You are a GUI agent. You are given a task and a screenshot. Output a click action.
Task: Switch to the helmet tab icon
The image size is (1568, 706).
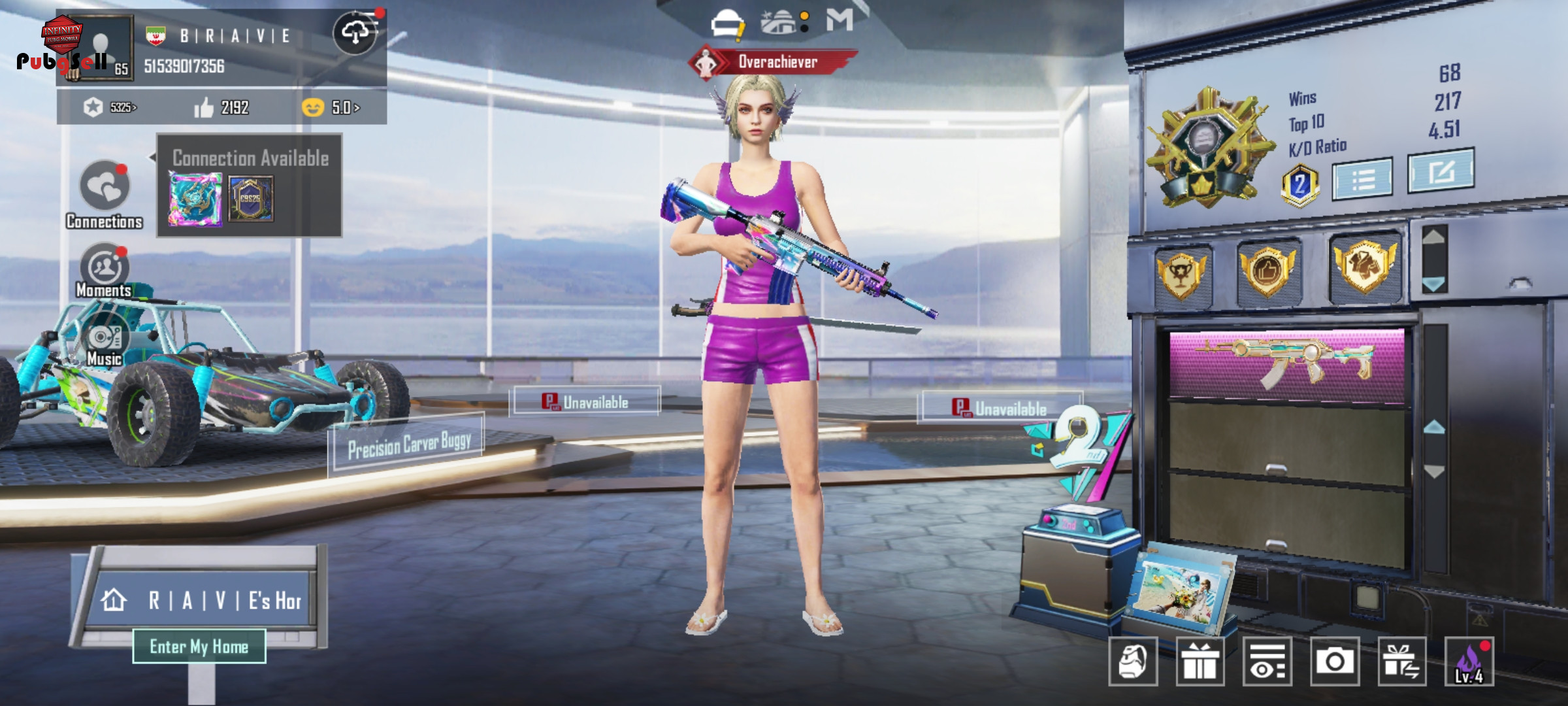coord(727,24)
